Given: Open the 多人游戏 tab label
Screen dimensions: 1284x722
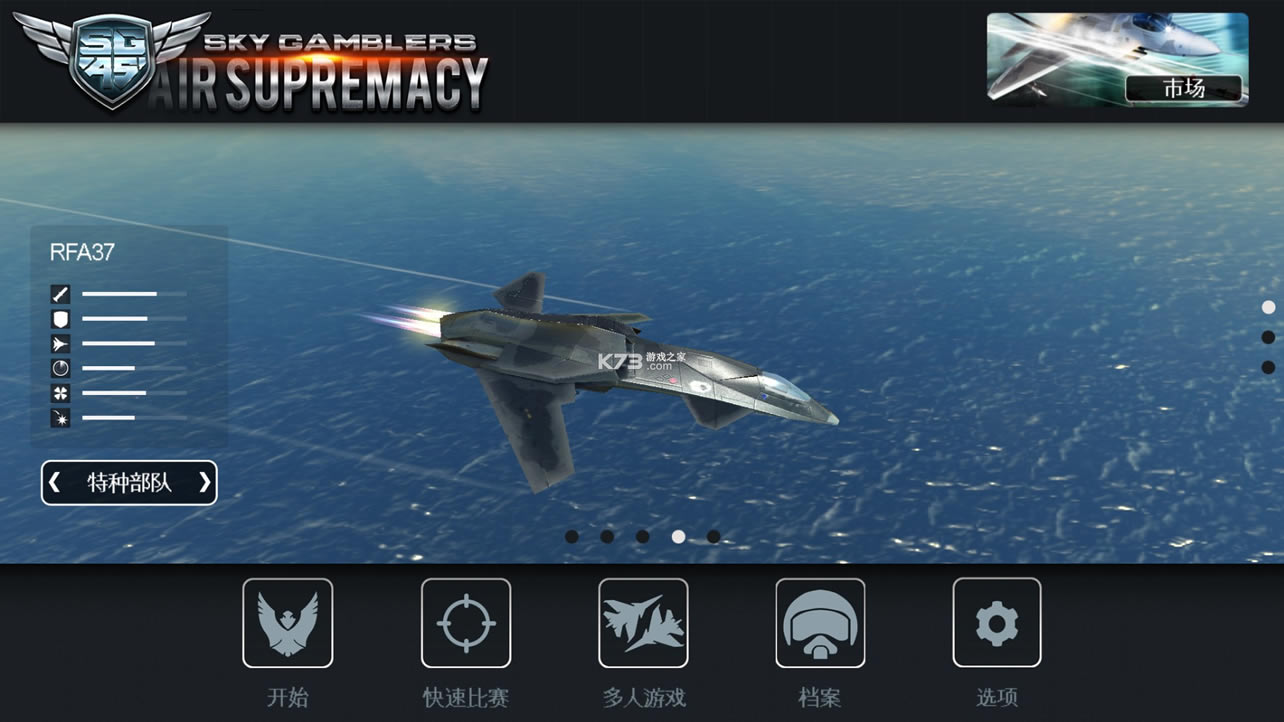Looking at the screenshot, I should point(643,699).
